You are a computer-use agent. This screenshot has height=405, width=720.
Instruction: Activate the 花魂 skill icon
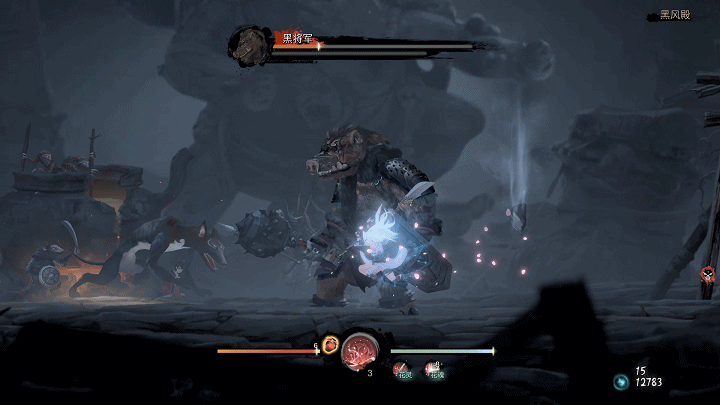435,369
